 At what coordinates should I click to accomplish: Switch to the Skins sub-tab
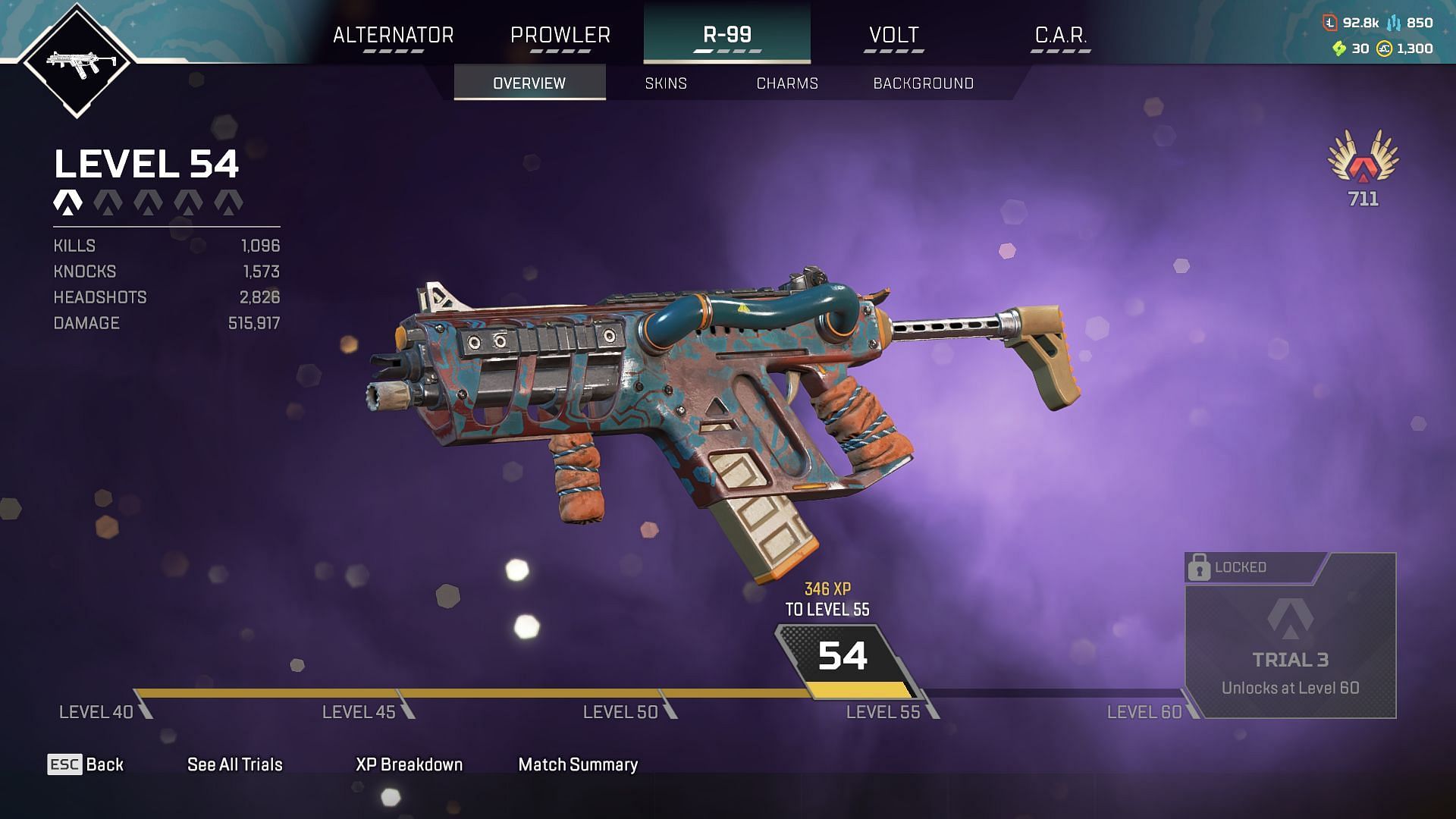click(x=666, y=83)
